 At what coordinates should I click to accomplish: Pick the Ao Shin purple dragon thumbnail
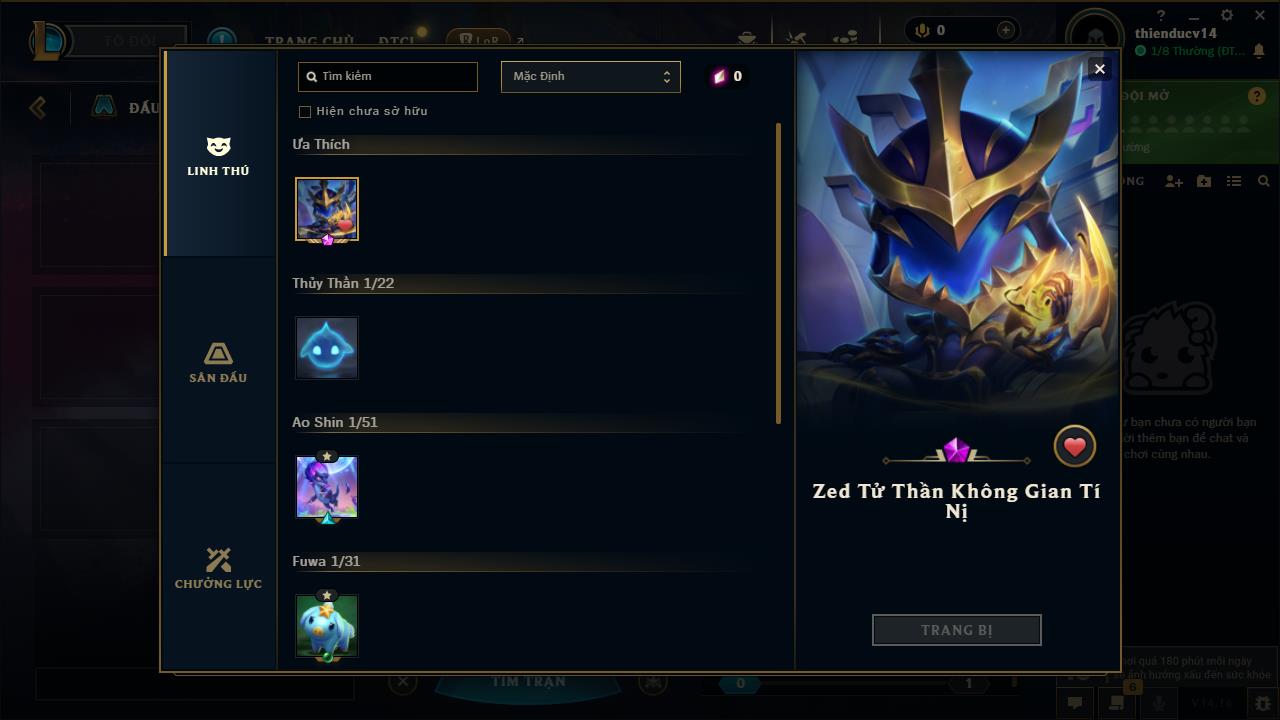point(327,487)
